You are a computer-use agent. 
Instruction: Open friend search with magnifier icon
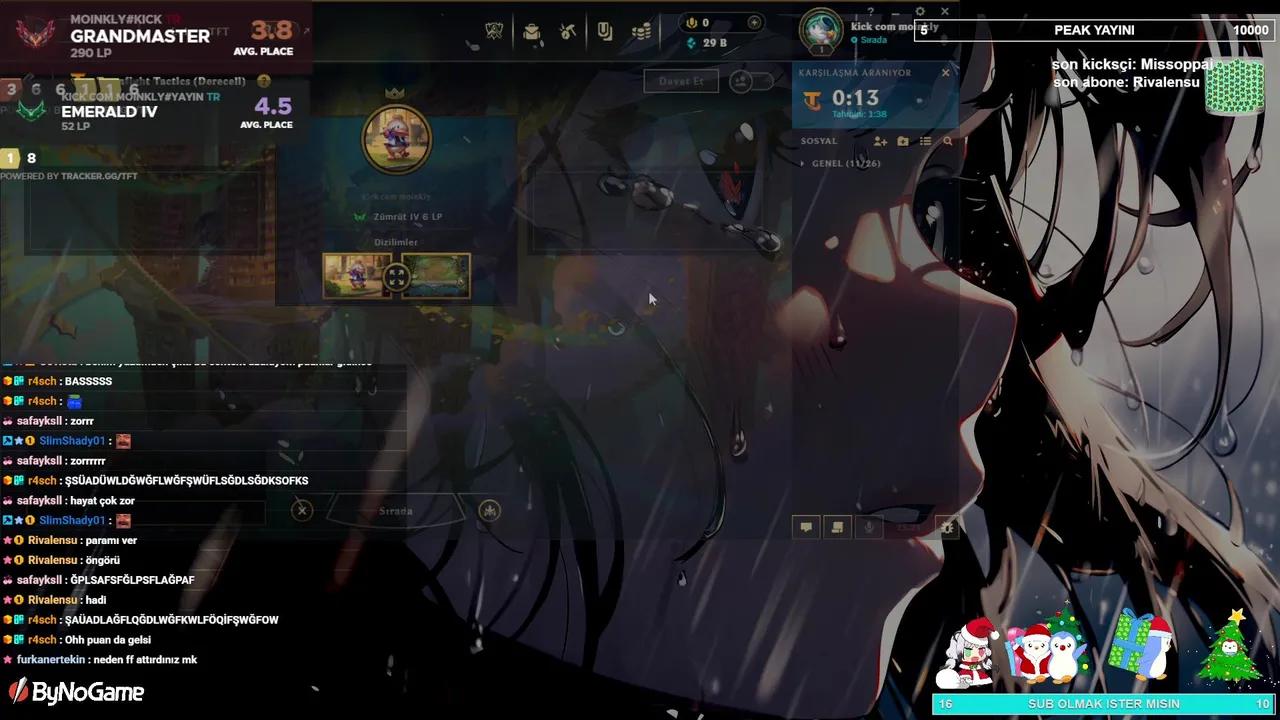coord(947,141)
